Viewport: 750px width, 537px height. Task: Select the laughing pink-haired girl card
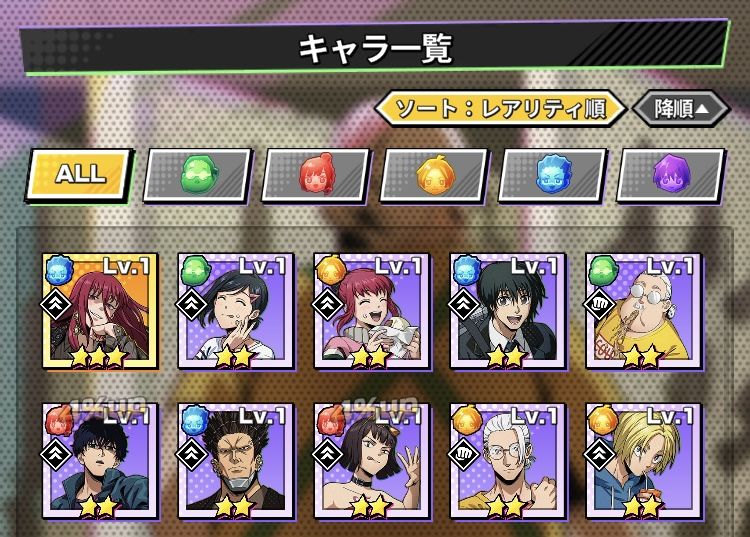[x=370, y=310]
